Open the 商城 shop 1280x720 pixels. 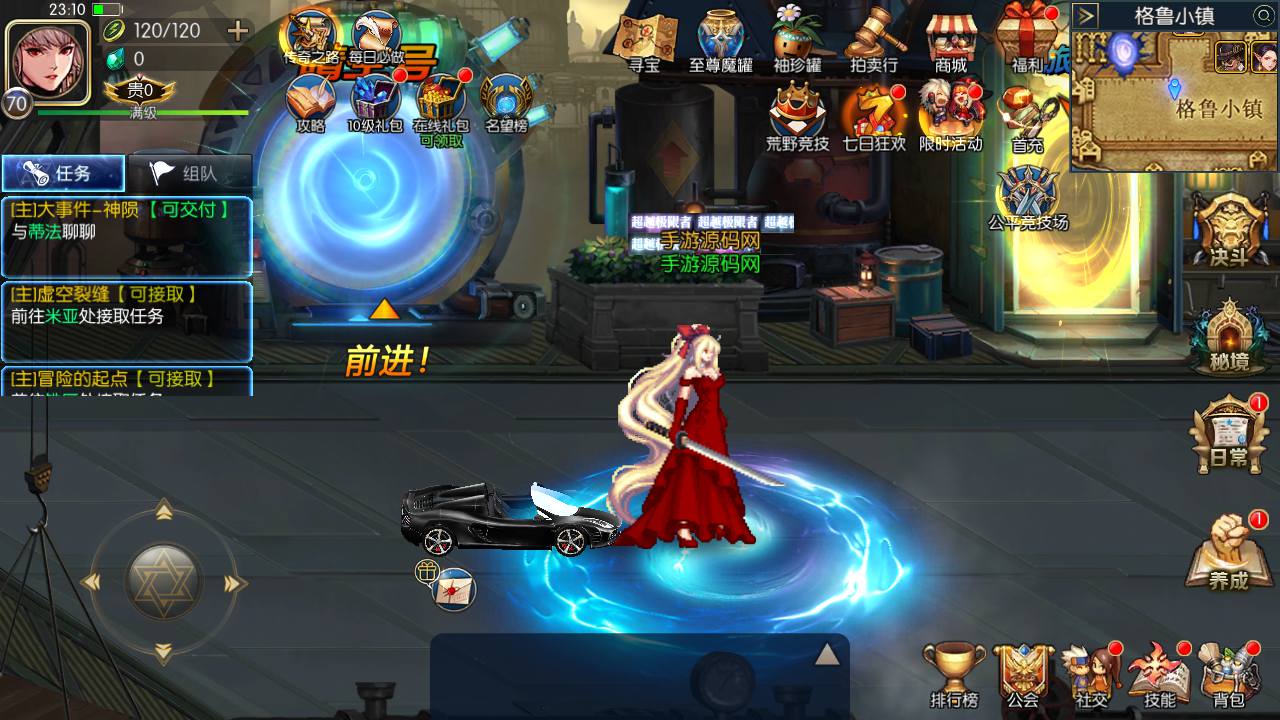pyautogui.click(x=951, y=40)
